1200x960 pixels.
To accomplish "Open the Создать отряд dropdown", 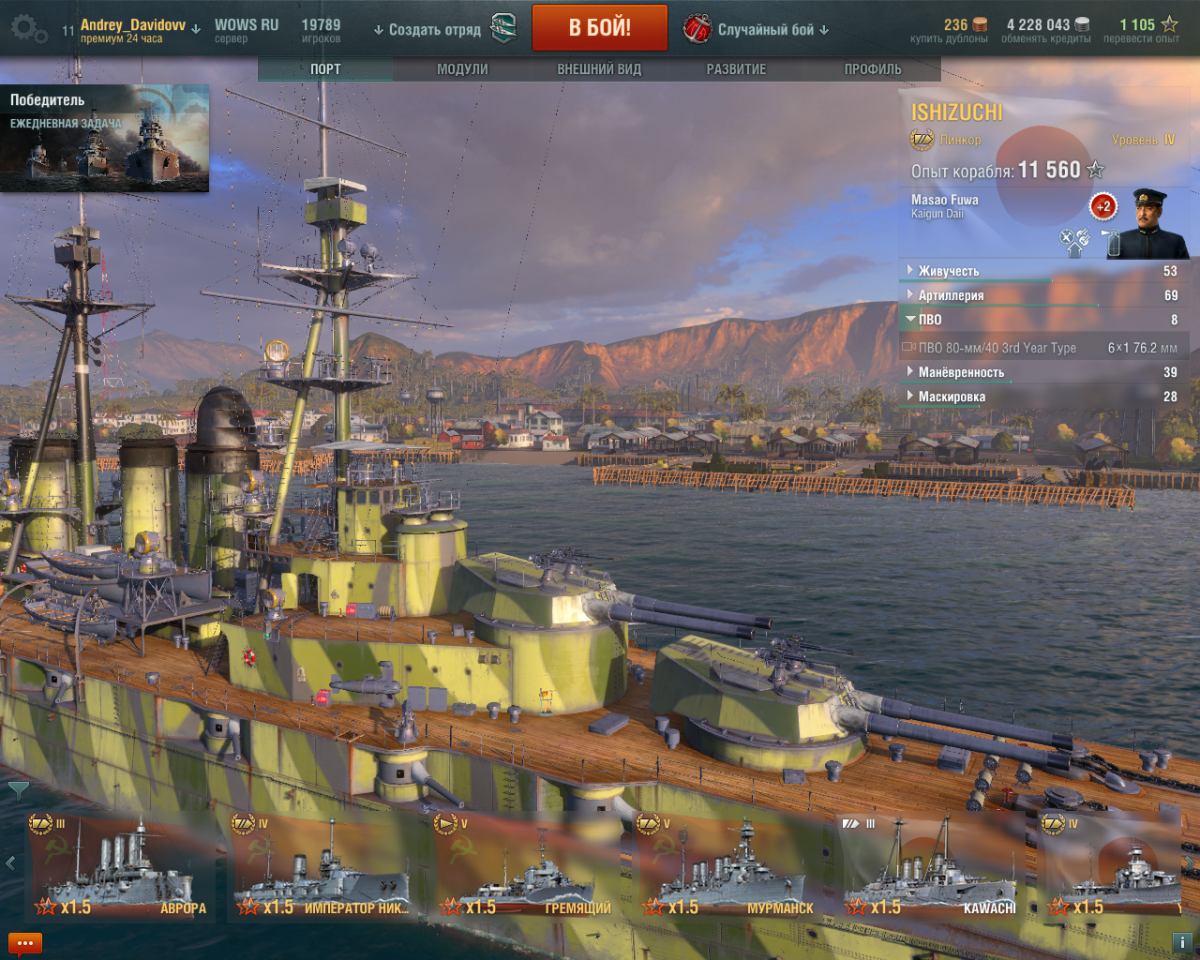I will point(427,30).
